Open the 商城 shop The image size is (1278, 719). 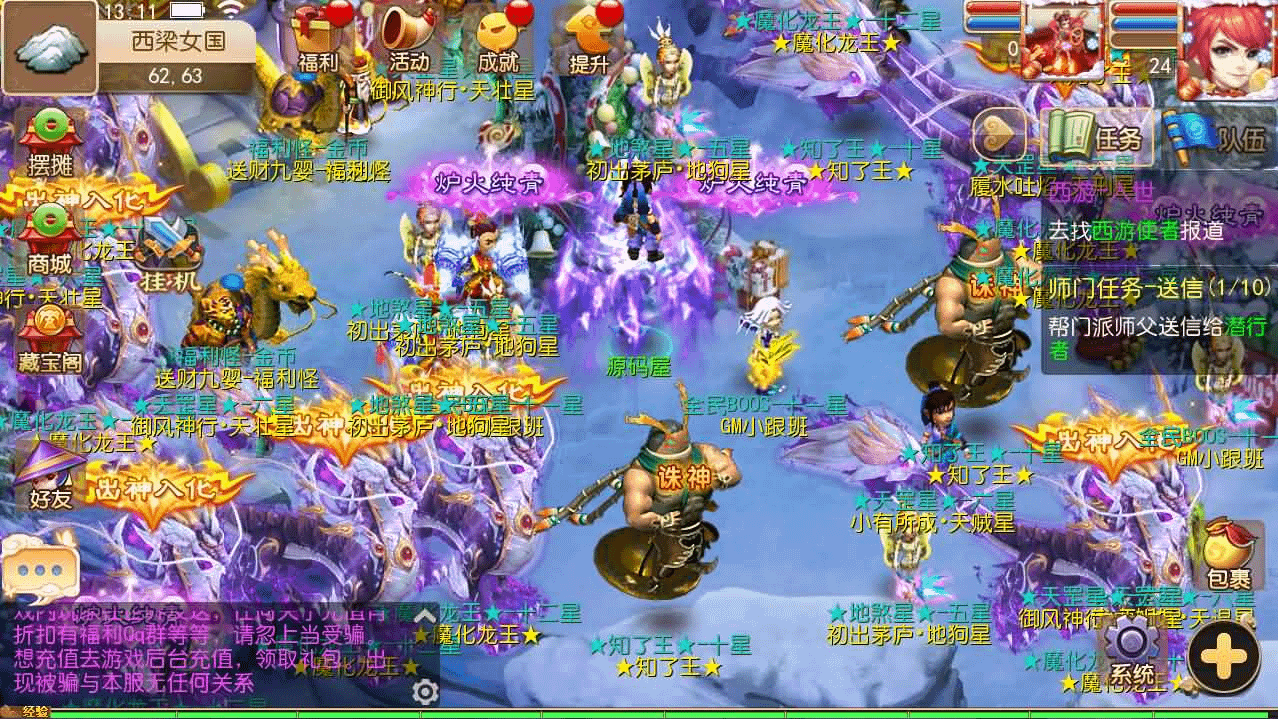click(49, 241)
